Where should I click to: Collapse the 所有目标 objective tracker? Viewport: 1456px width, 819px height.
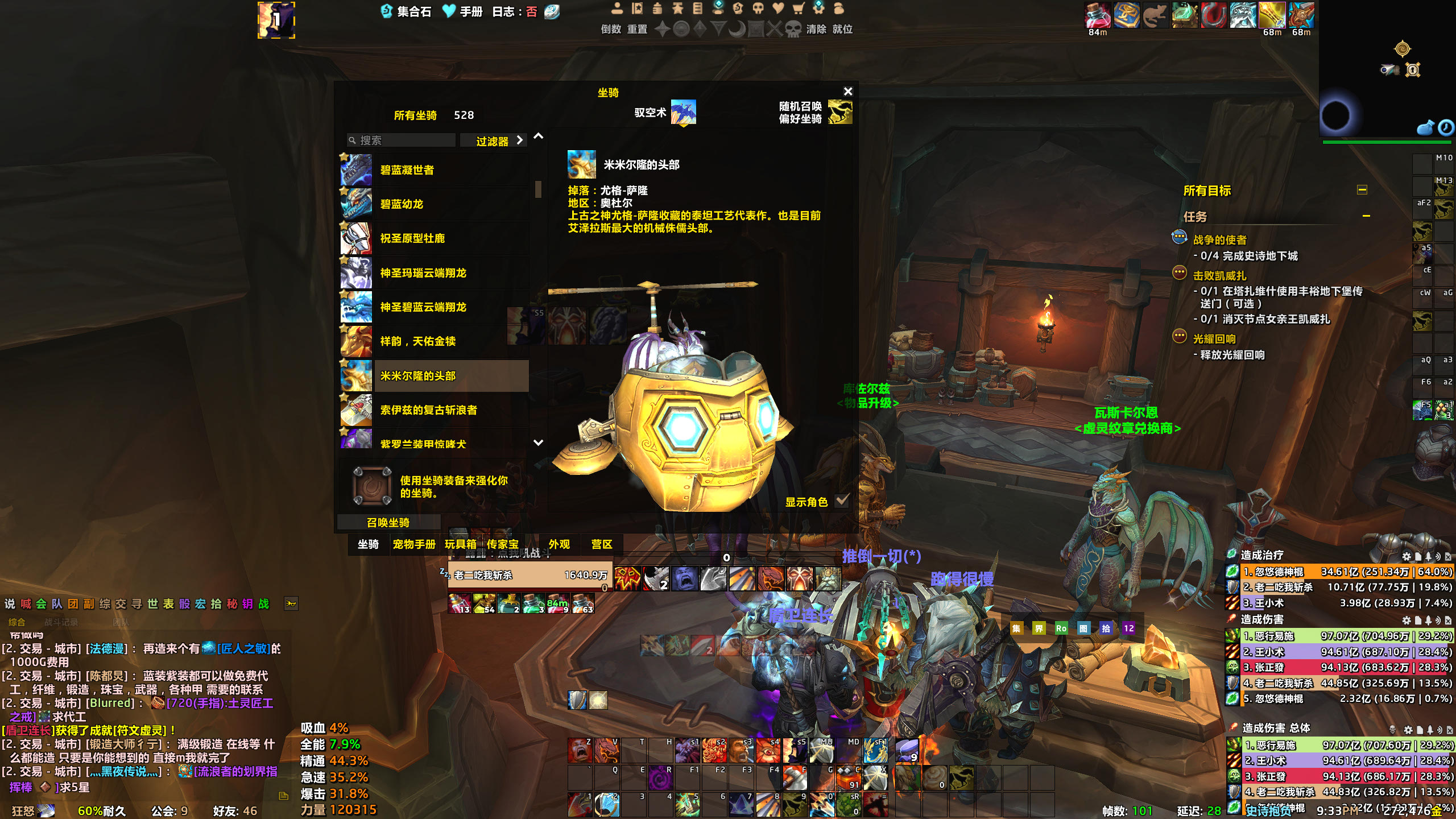[x=1362, y=190]
